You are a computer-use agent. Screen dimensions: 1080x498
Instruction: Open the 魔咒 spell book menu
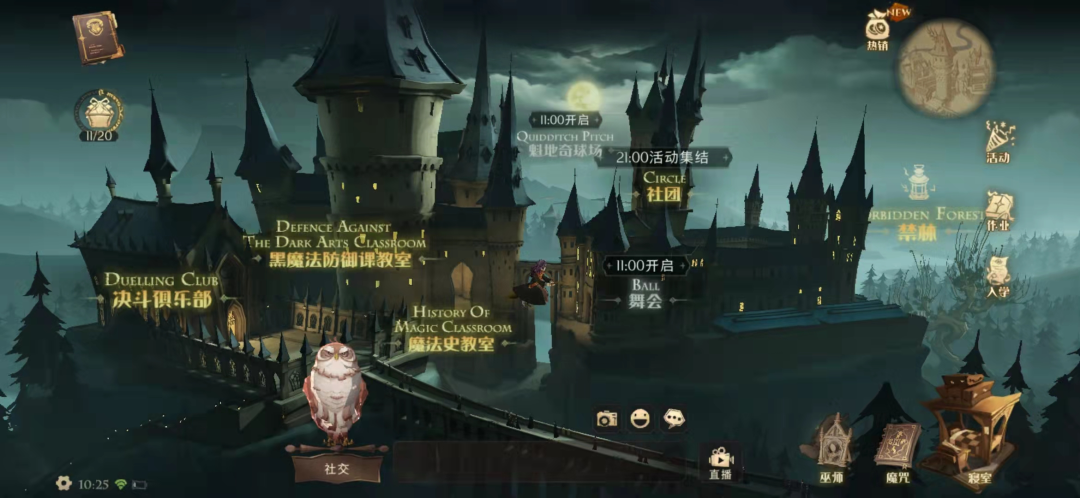coord(897,452)
